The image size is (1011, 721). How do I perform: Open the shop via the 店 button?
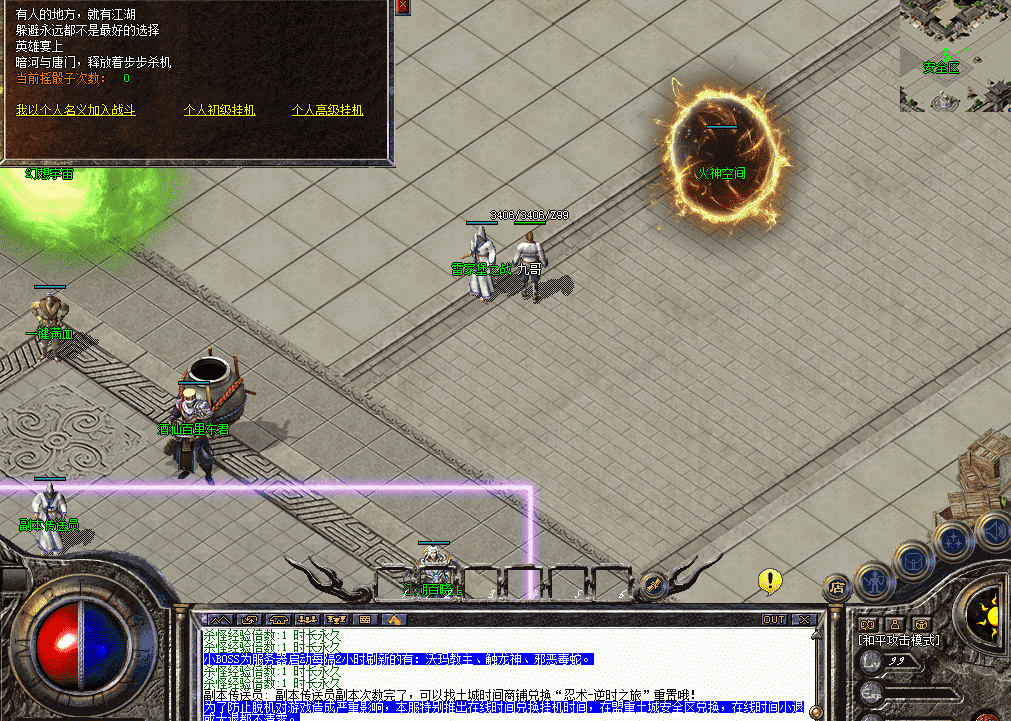coord(837,588)
